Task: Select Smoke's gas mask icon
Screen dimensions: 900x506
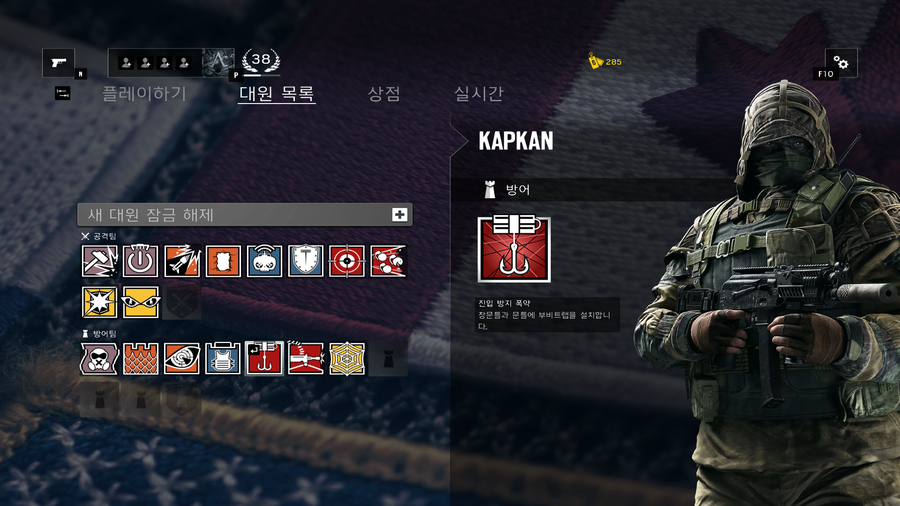Action: tap(100, 358)
